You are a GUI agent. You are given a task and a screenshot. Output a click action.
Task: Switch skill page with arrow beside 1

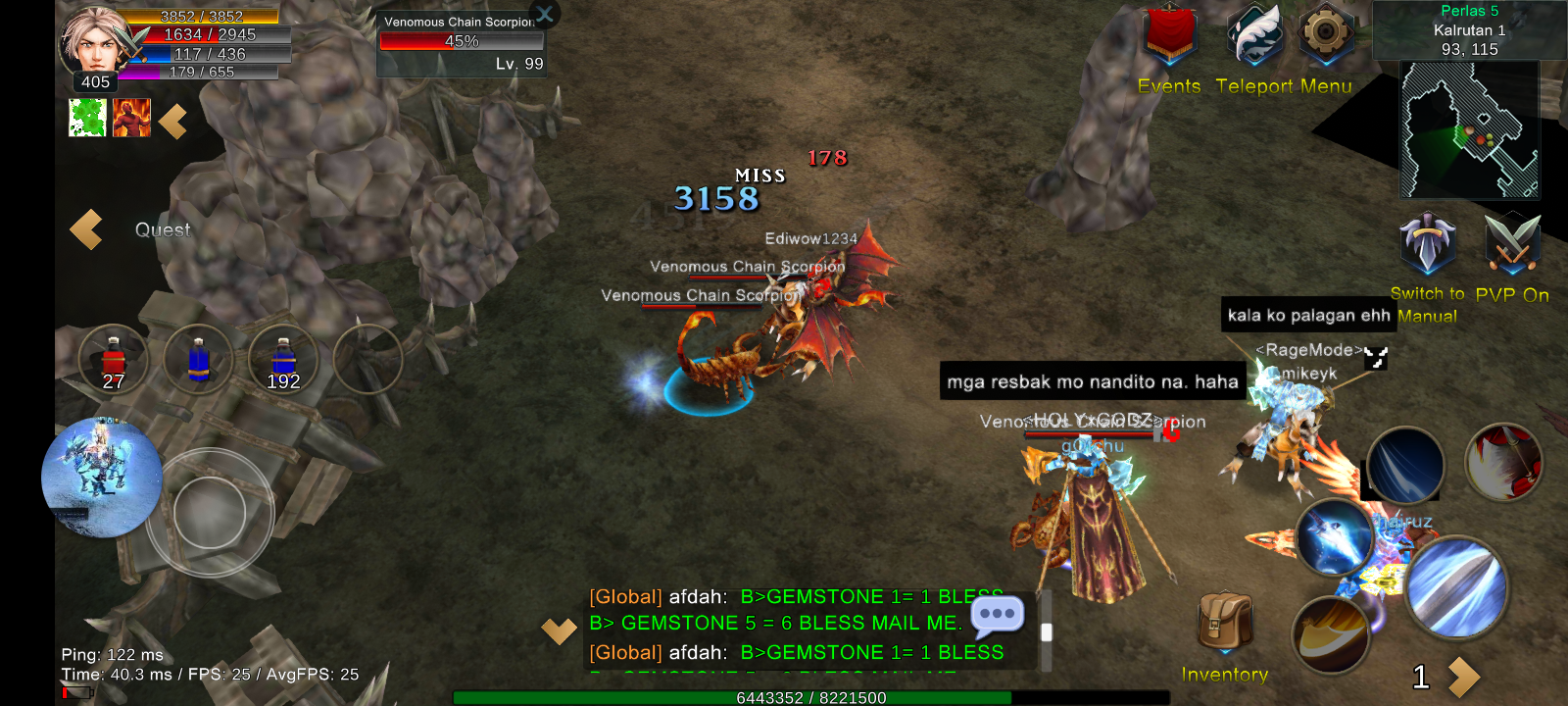(x=1464, y=676)
